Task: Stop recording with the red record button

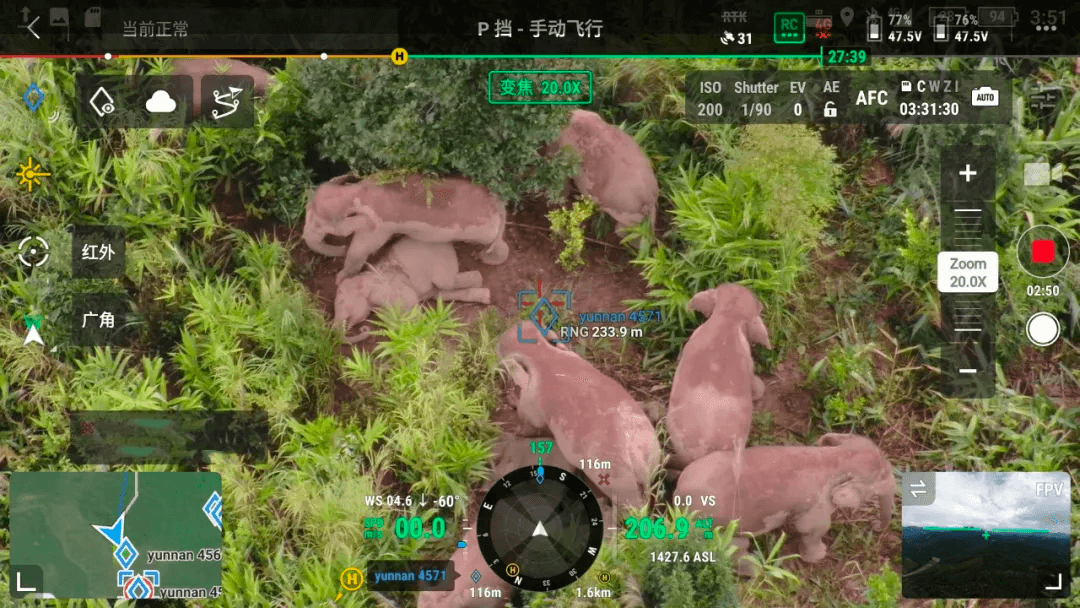Action: pyautogui.click(x=1043, y=252)
